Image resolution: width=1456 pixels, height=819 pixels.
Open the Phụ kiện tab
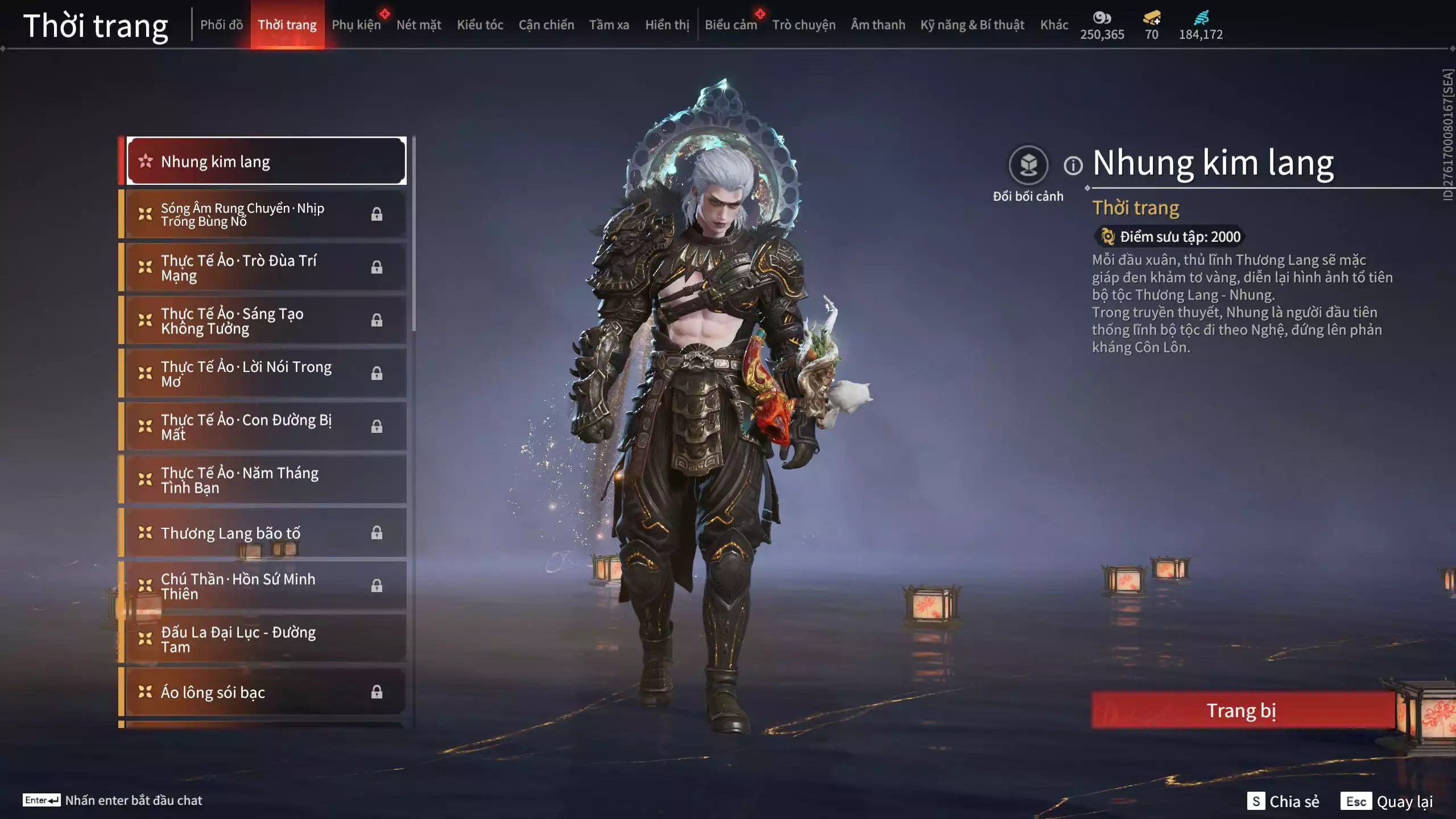click(x=356, y=25)
